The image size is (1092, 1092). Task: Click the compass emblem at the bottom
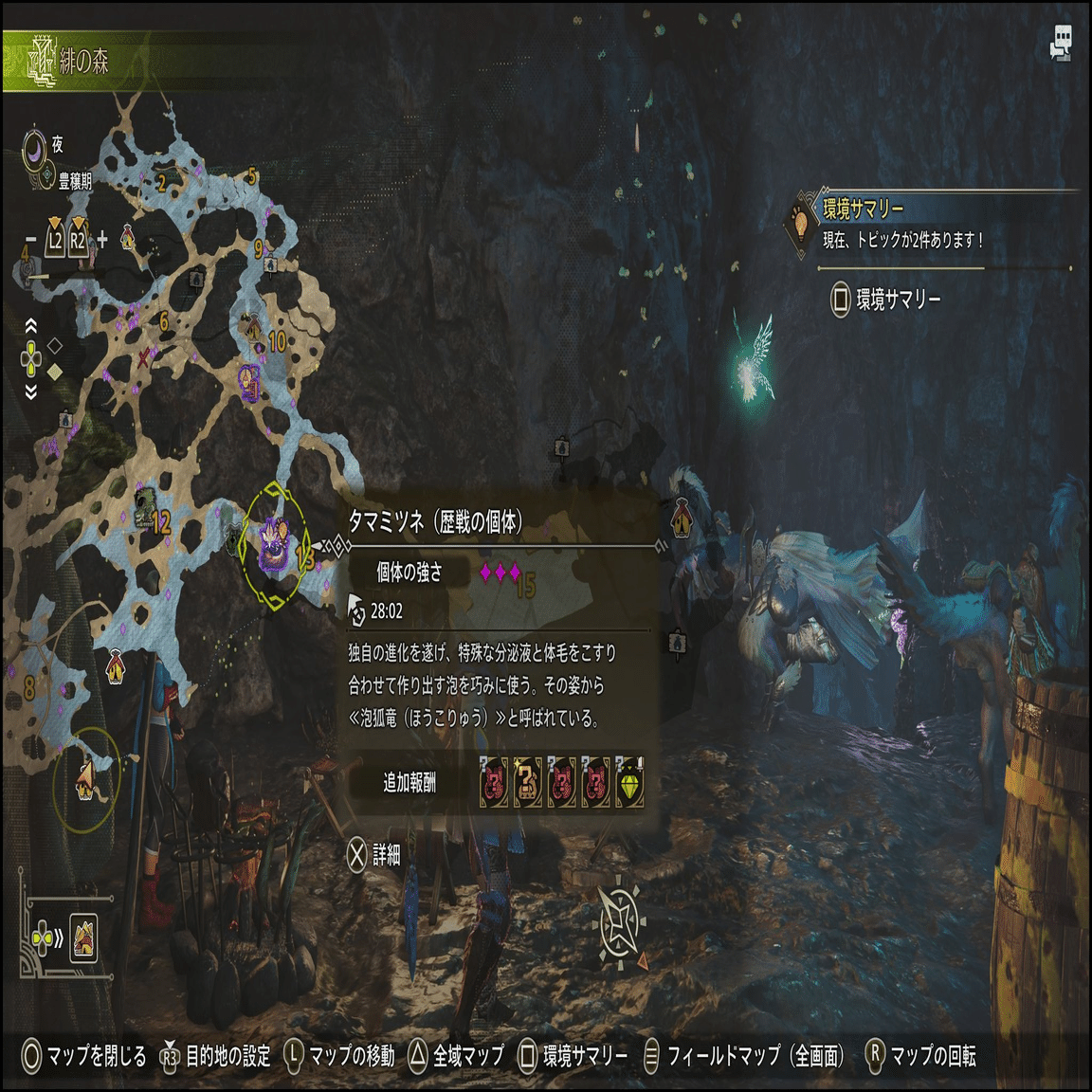pyautogui.click(x=619, y=921)
